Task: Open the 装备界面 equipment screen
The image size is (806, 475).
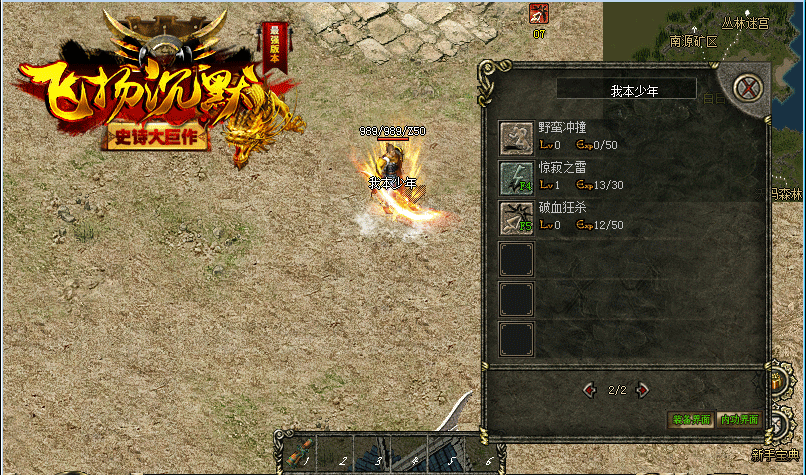Action: coord(690,420)
